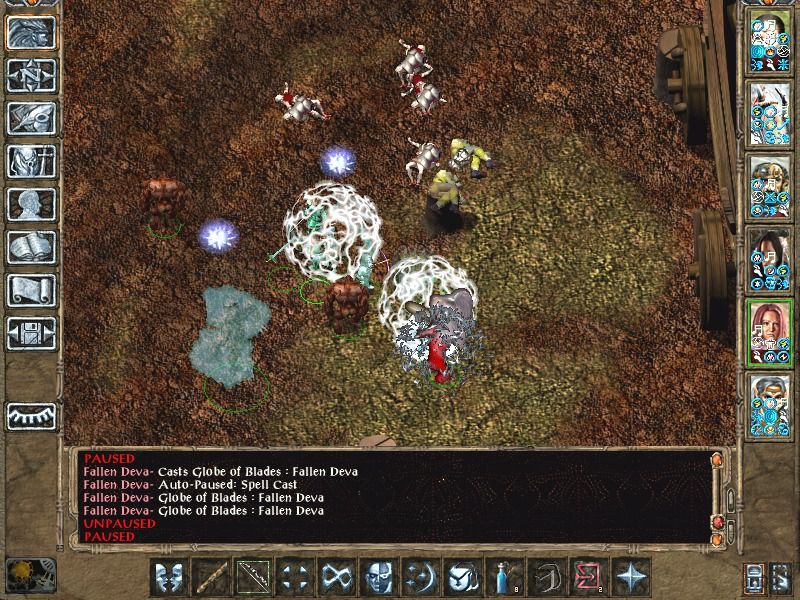
Task: Open the inventory screen button
Action: (x=31, y=161)
